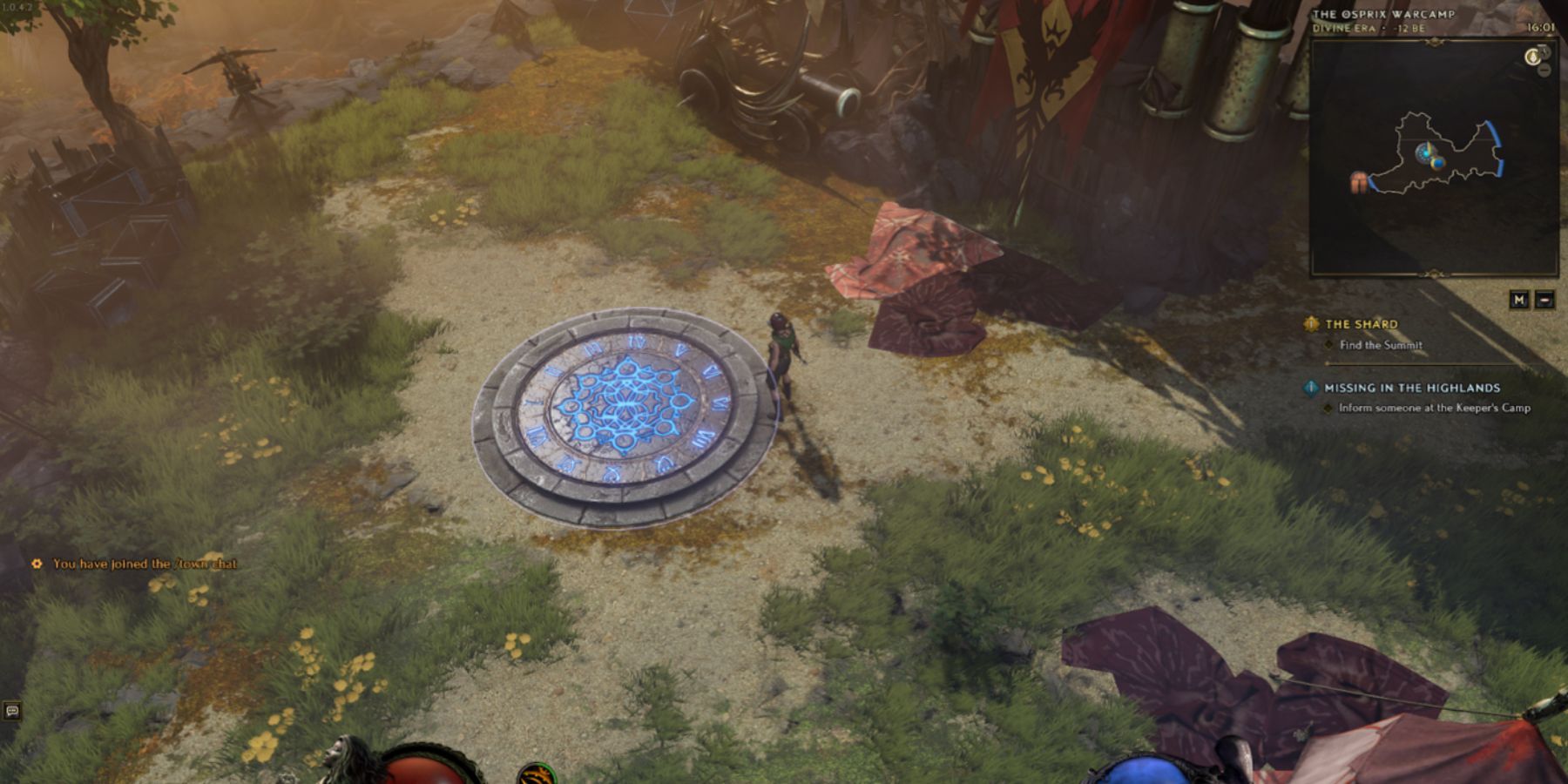Click the orange camp marker on the minimap

tap(1361, 181)
